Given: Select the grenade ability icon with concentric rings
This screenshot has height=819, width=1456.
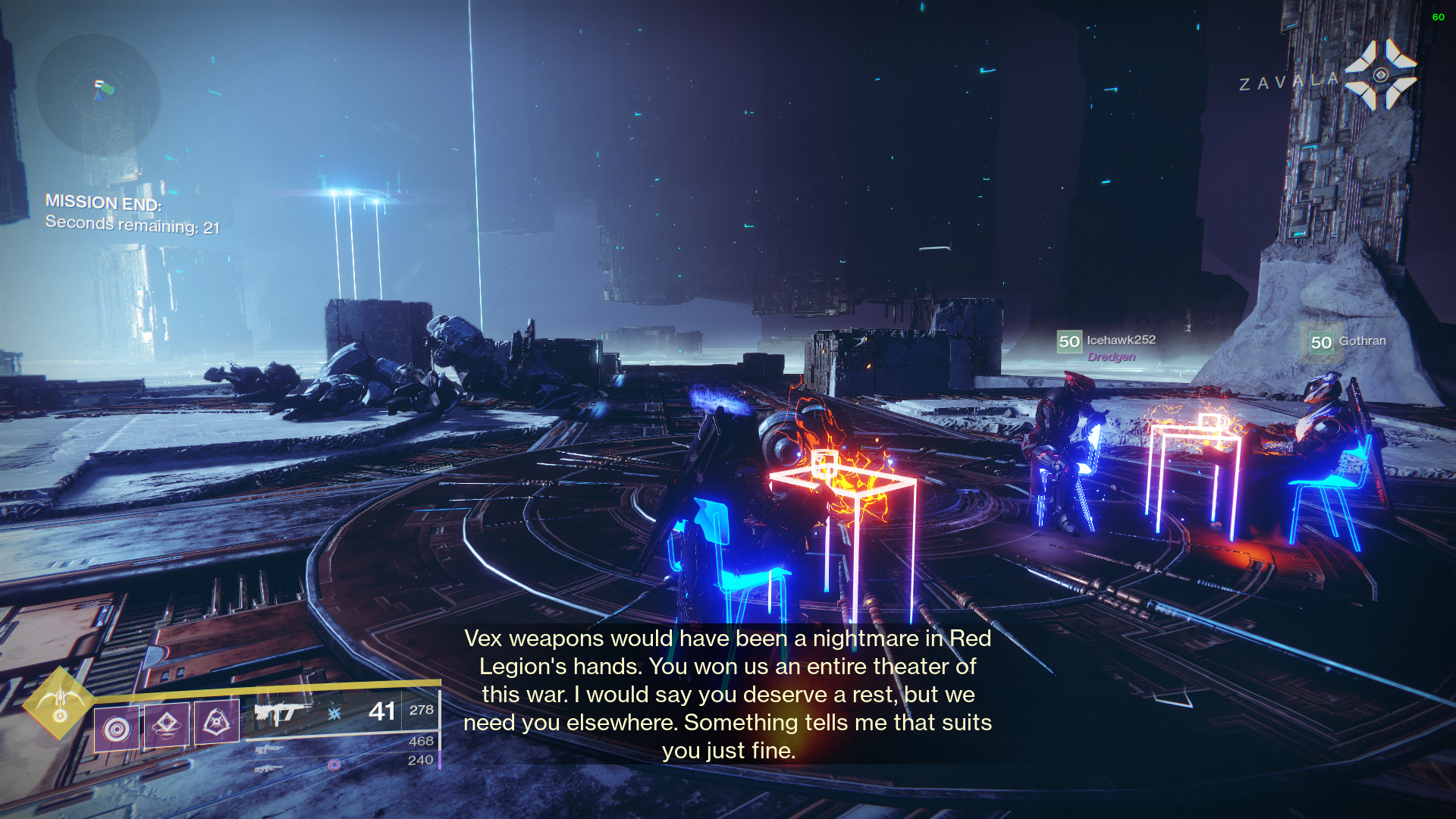Looking at the screenshot, I should [x=116, y=730].
